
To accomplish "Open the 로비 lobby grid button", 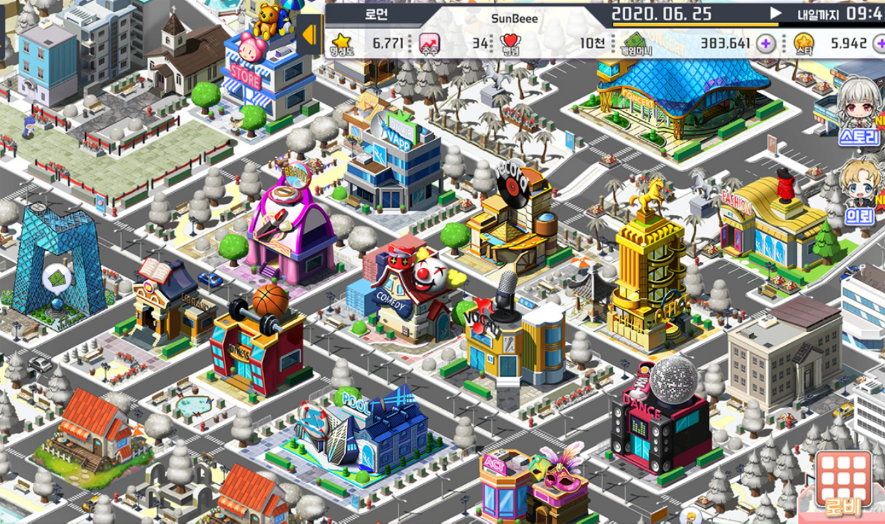I will [844, 484].
